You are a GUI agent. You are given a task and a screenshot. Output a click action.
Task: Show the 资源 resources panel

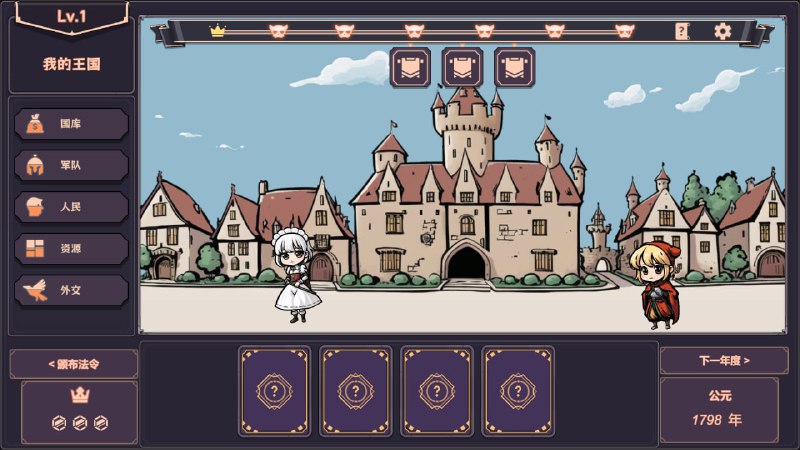pyautogui.click(x=71, y=249)
